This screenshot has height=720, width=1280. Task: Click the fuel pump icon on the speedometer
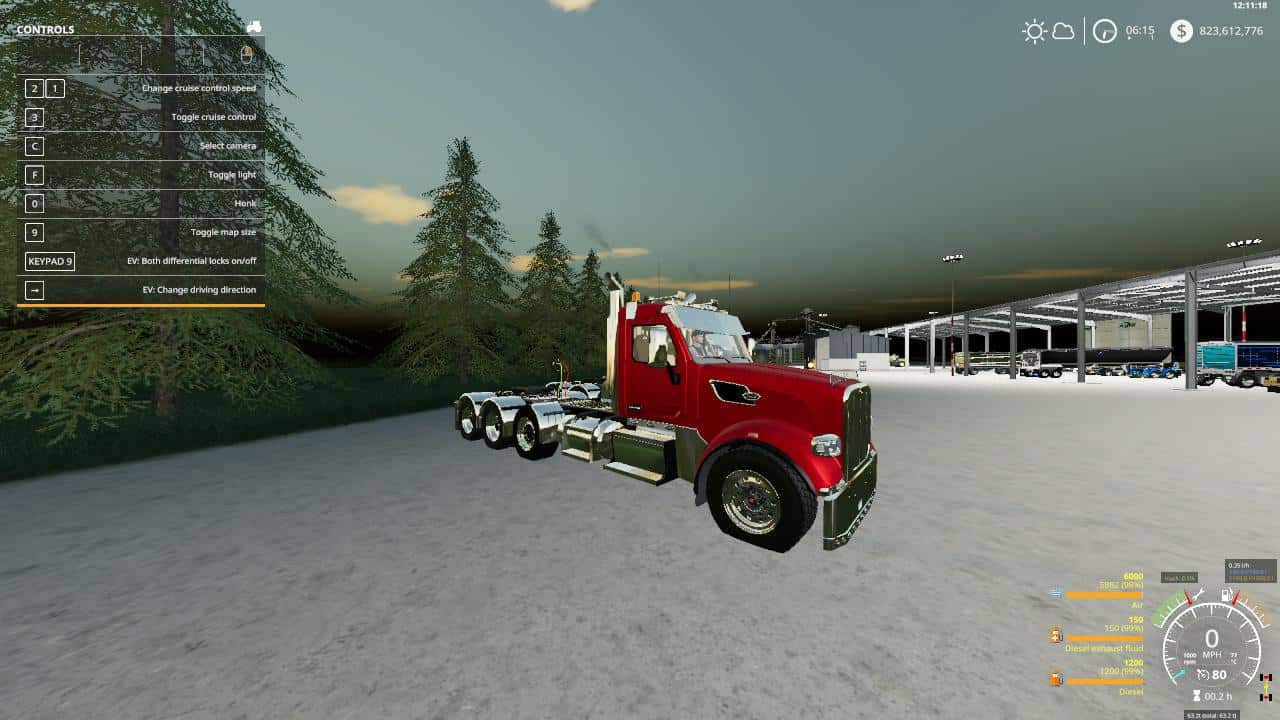point(1227,593)
